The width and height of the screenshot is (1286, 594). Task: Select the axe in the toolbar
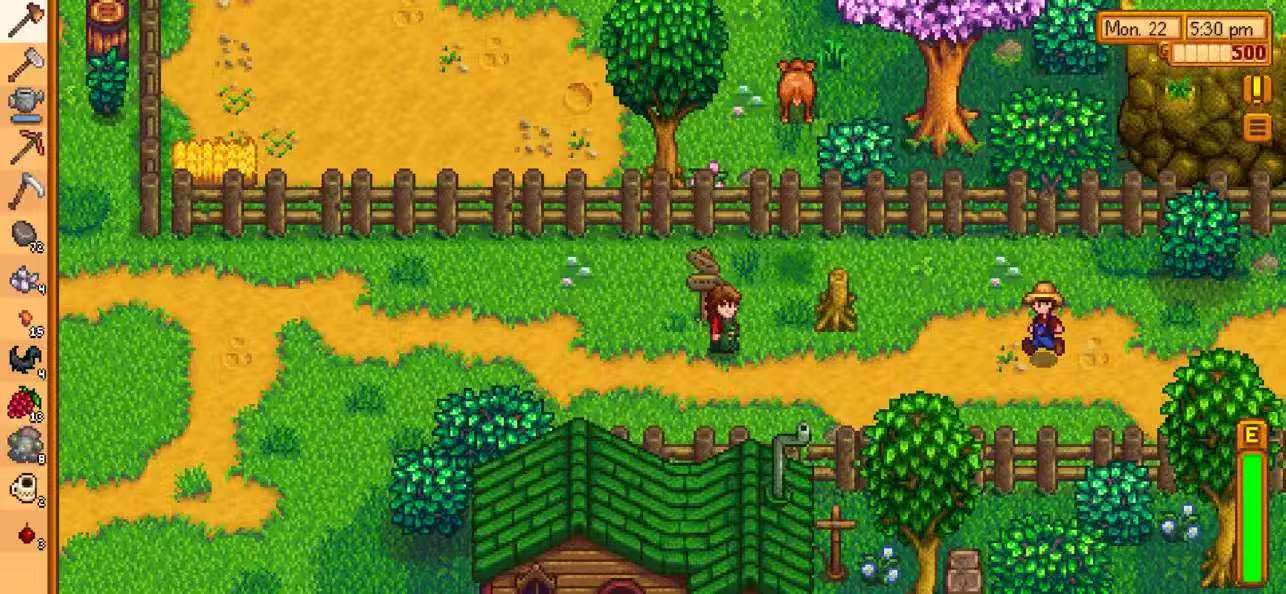point(25,21)
